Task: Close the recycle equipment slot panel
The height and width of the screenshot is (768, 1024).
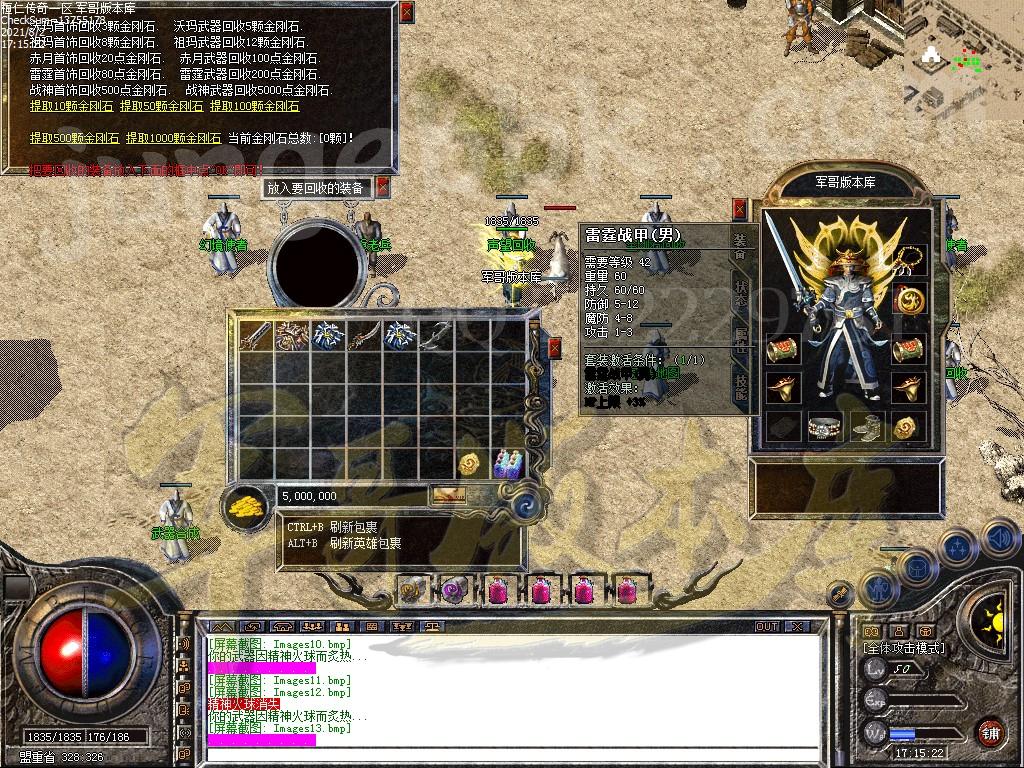Action: 382,187
